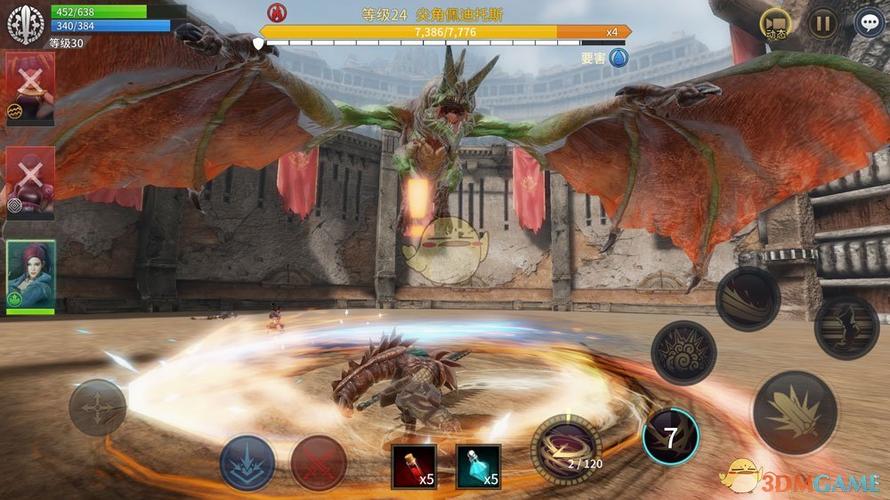The image size is (890, 500).
Task: Tap the skill on 7-second cooldown
Action: pyautogui.click(x=670, y=436)
